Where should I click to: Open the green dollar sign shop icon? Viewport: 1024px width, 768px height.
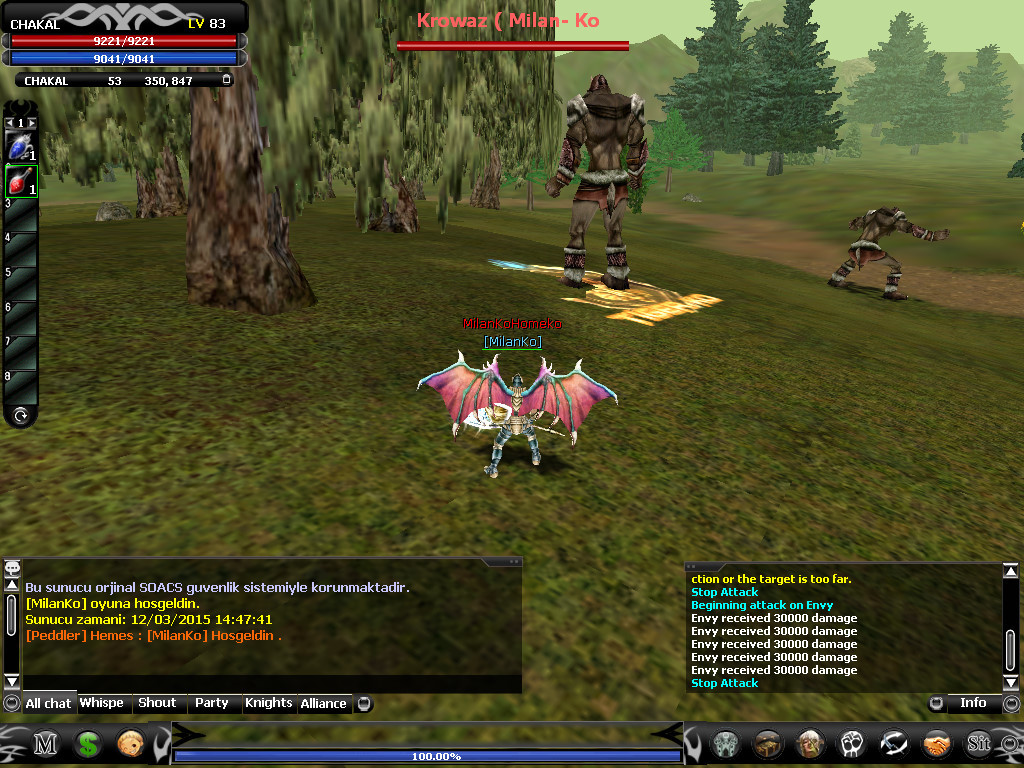click(88, 744)
